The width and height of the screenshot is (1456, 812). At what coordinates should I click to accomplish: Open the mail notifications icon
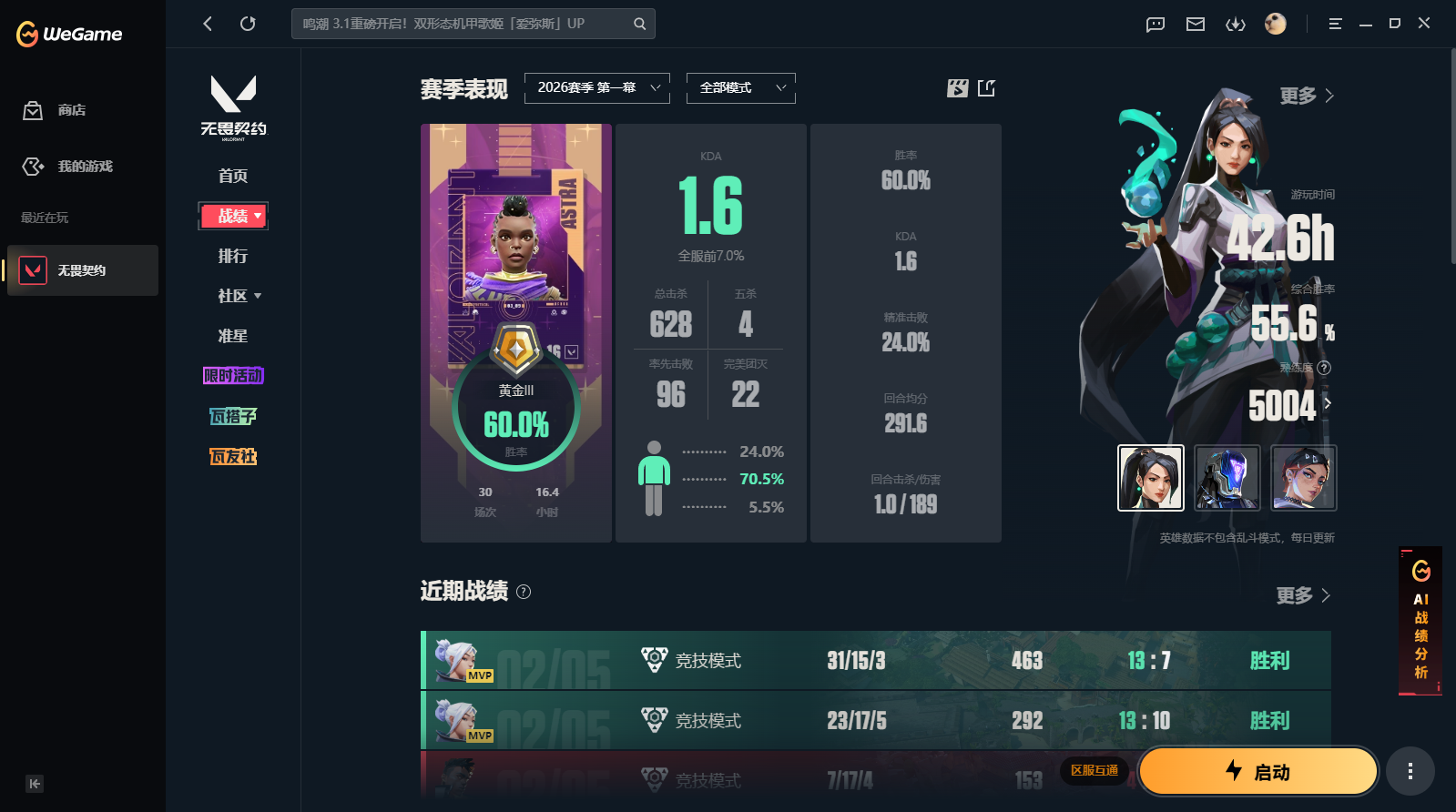(1195, 25)
